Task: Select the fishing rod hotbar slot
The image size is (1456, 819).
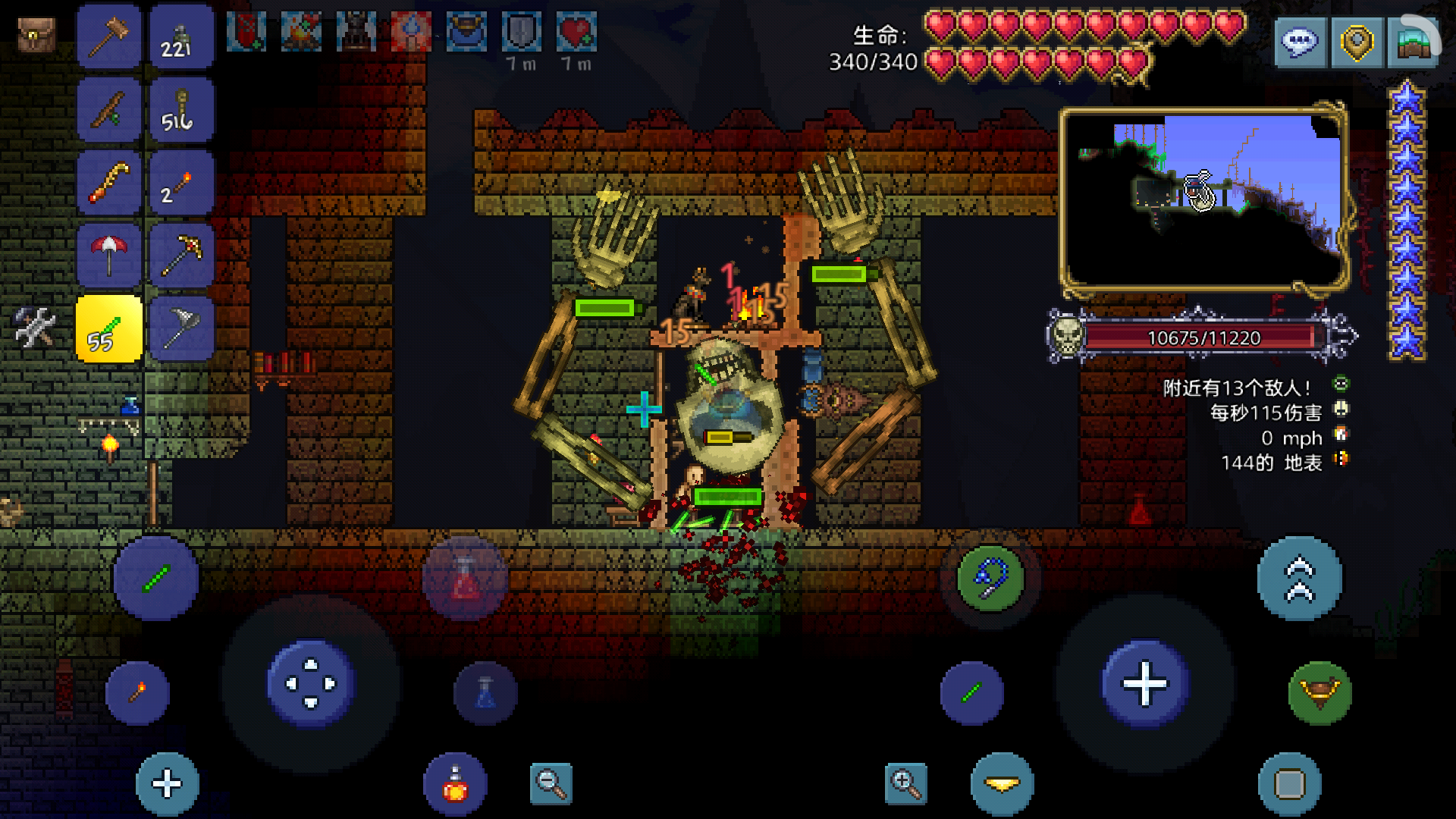Action: (x=109, y=109)
